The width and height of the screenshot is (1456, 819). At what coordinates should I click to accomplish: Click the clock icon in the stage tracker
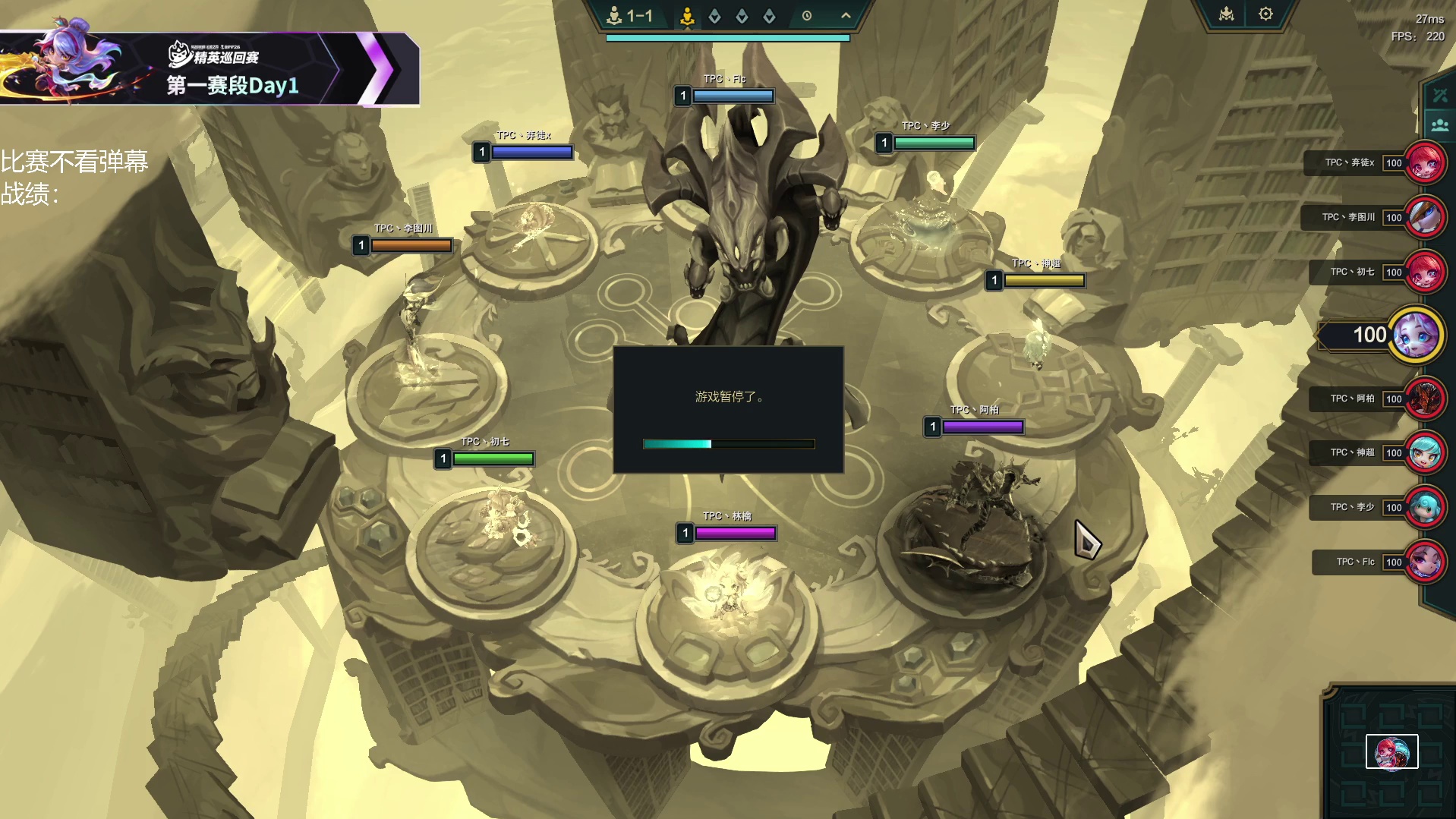click(807, 16)
